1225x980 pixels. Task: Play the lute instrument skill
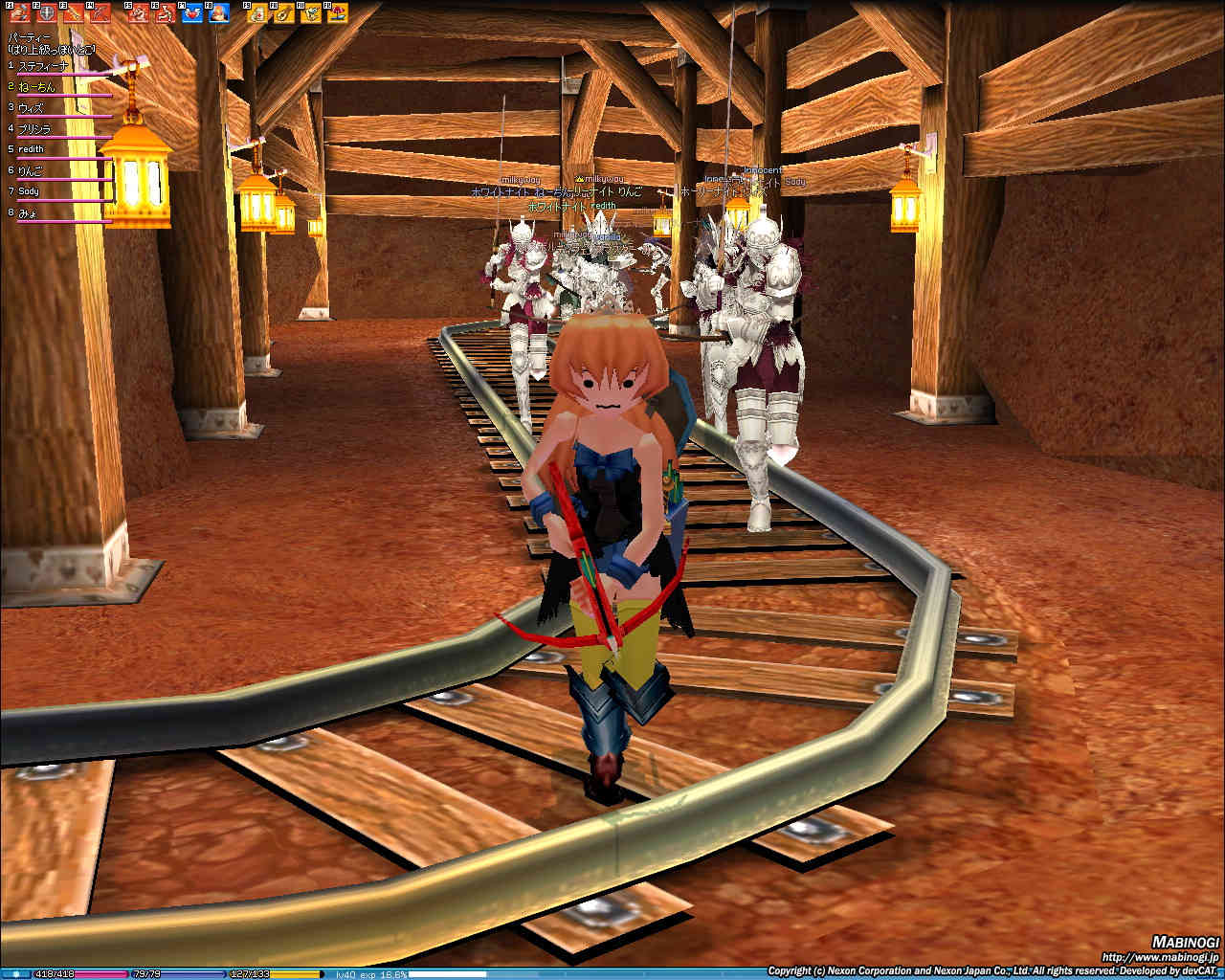[x=284, y=13]
